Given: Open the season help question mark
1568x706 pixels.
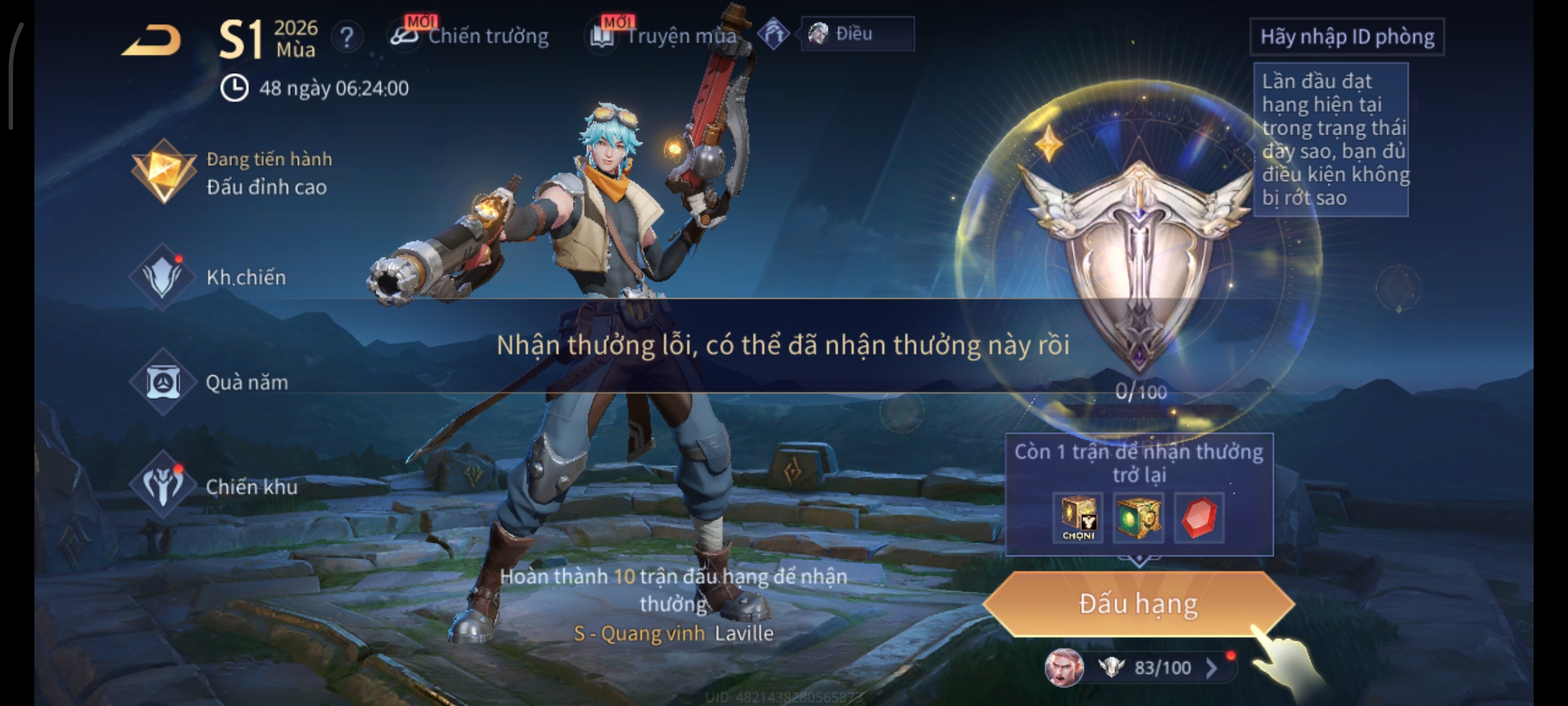Looking at the screenshot, I should pyautogui.click(x=346, y=37).
